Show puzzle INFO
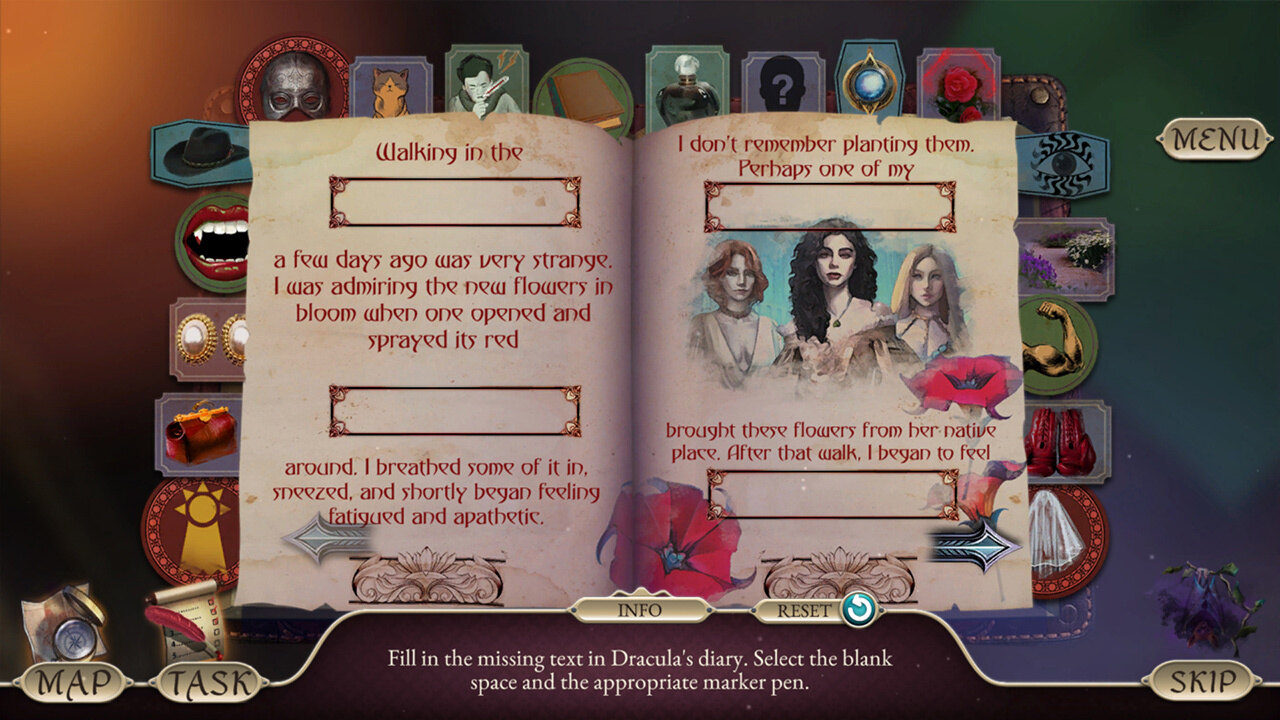This screenshot has width=1280, height=720. [x=640, y=608]
